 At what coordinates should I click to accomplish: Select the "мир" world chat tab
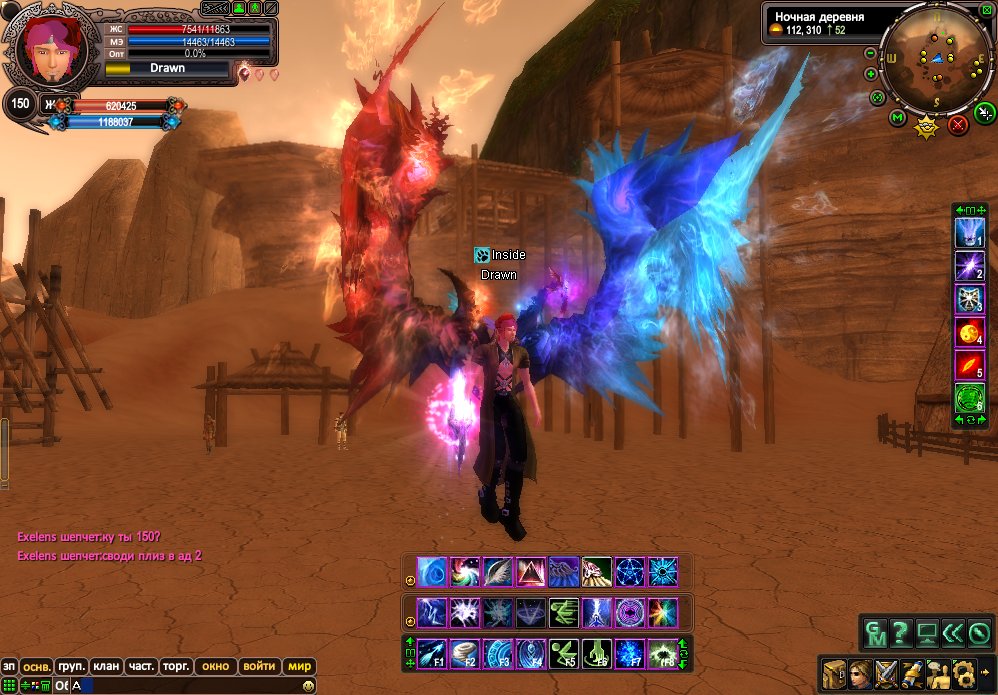[299, 666]
